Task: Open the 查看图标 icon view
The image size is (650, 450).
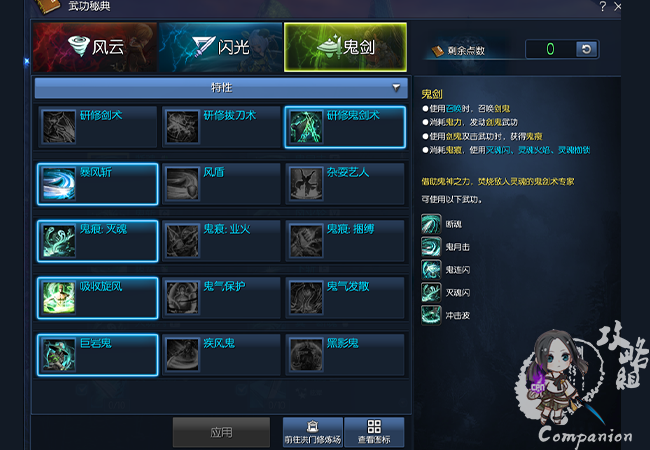Action: (x=373, y=432)
